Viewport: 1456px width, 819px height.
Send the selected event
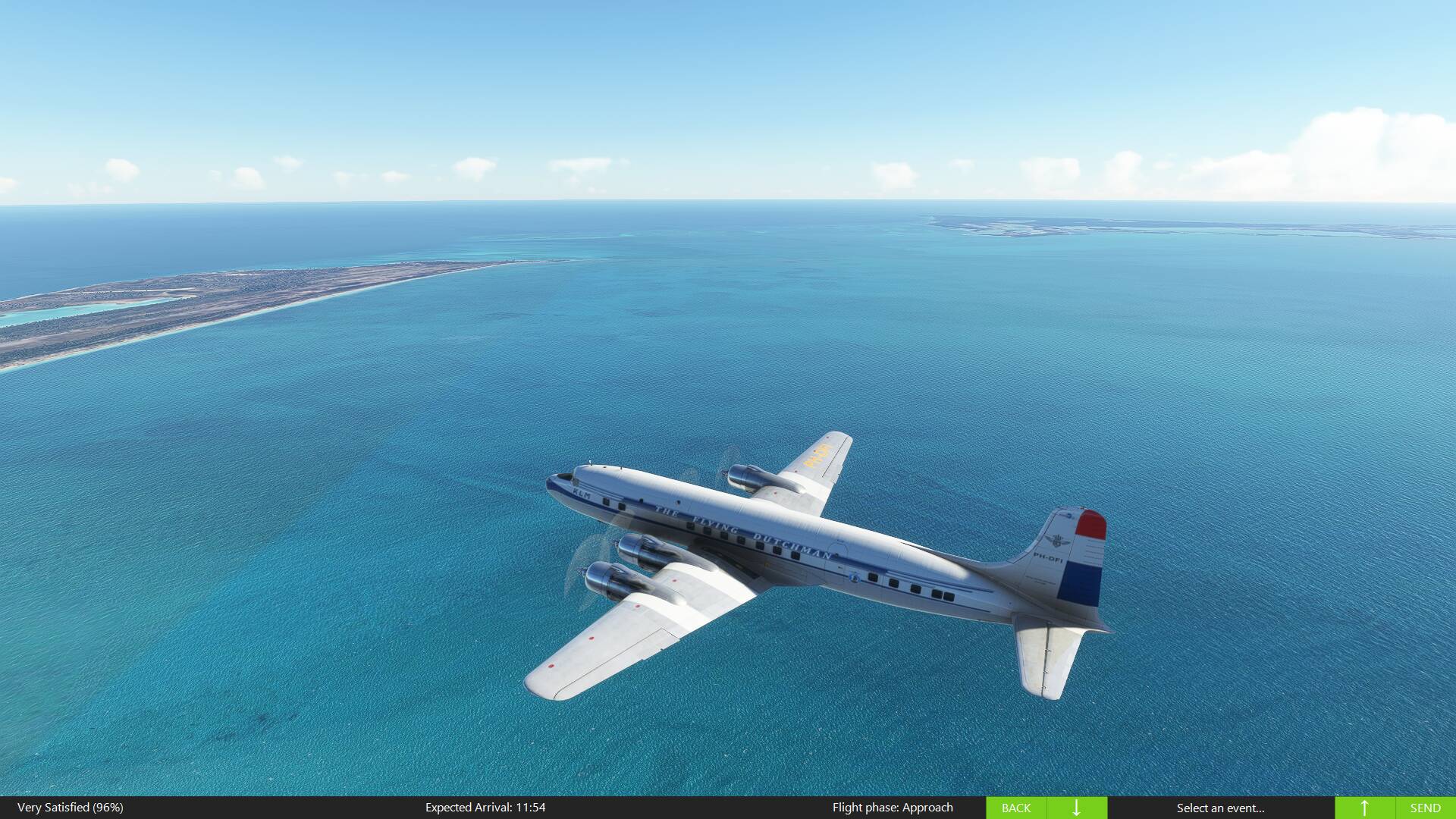tap(1425, 808)
